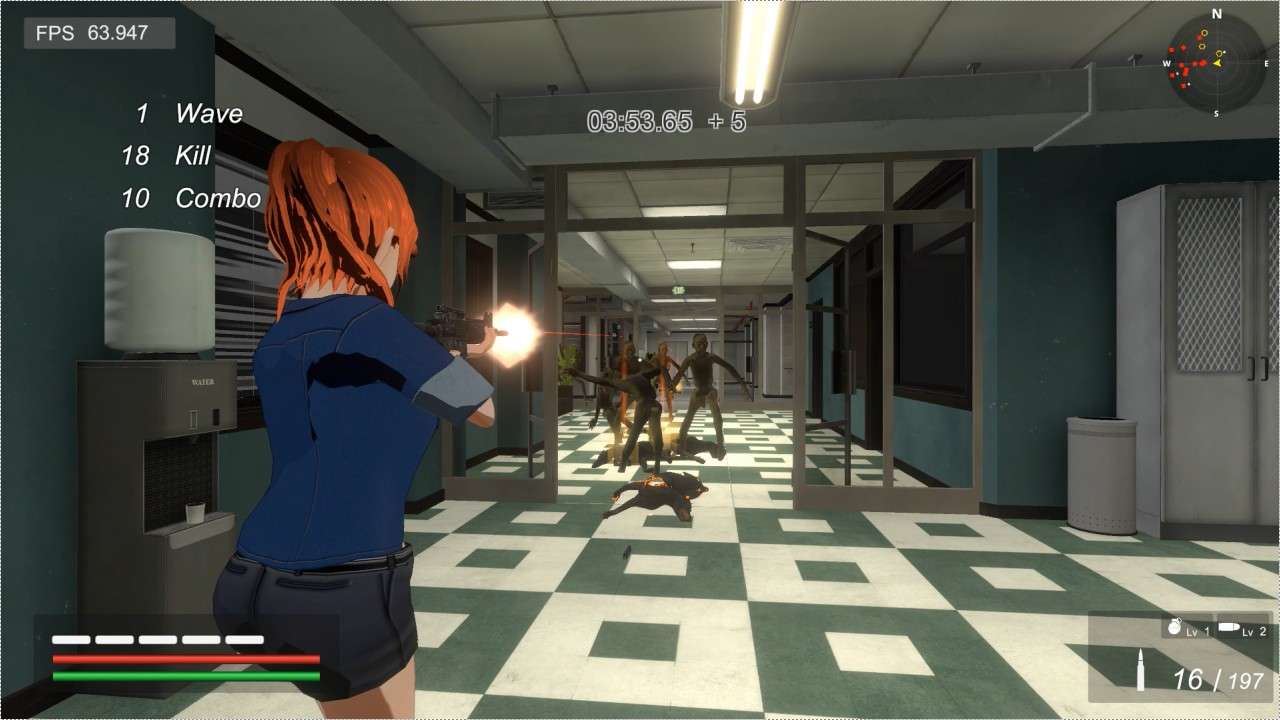Select the grenade Lv 1 icon

tap(1175, 629)
